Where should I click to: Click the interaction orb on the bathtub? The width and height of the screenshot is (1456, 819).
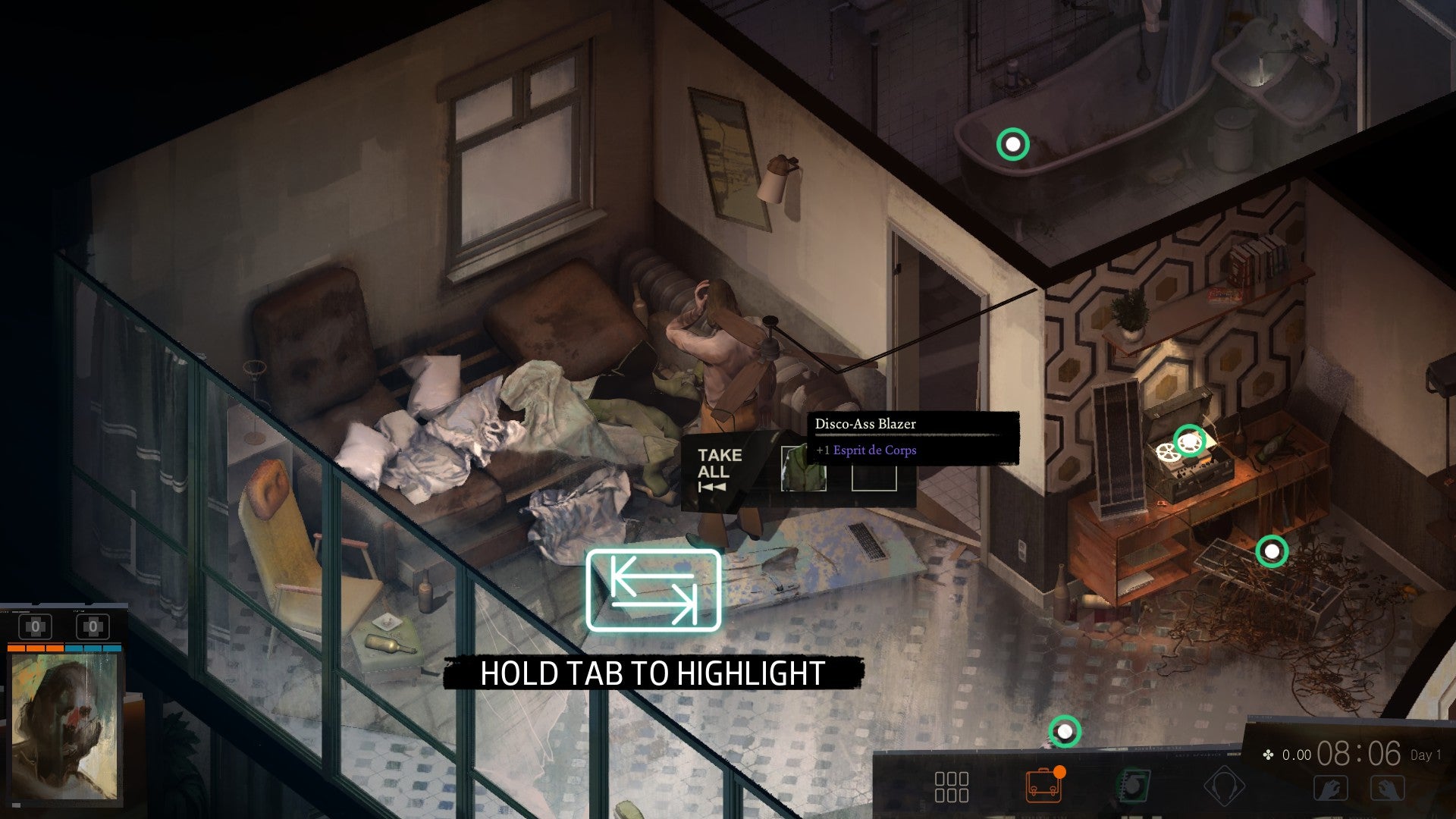1012,143
